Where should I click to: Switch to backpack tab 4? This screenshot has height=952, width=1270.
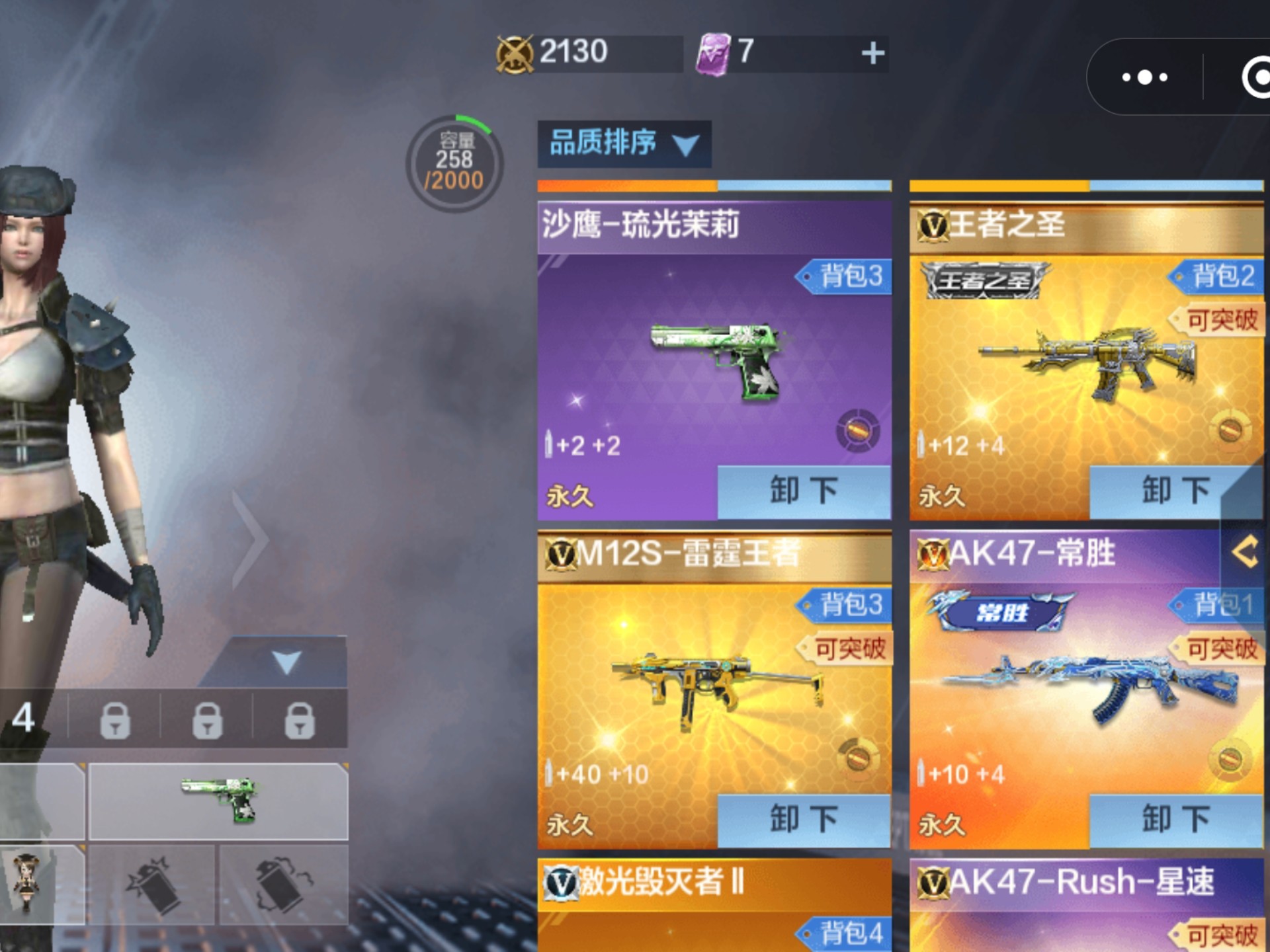24,718
